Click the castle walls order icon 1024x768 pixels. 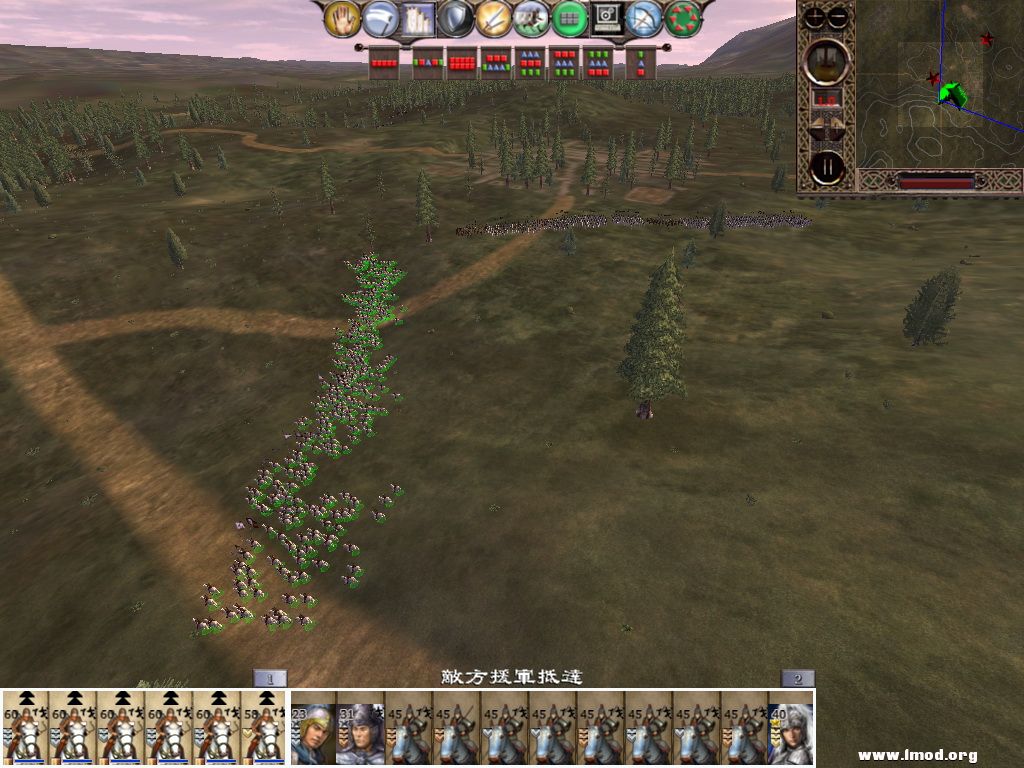pyautogui.click(x=417, y=19)
